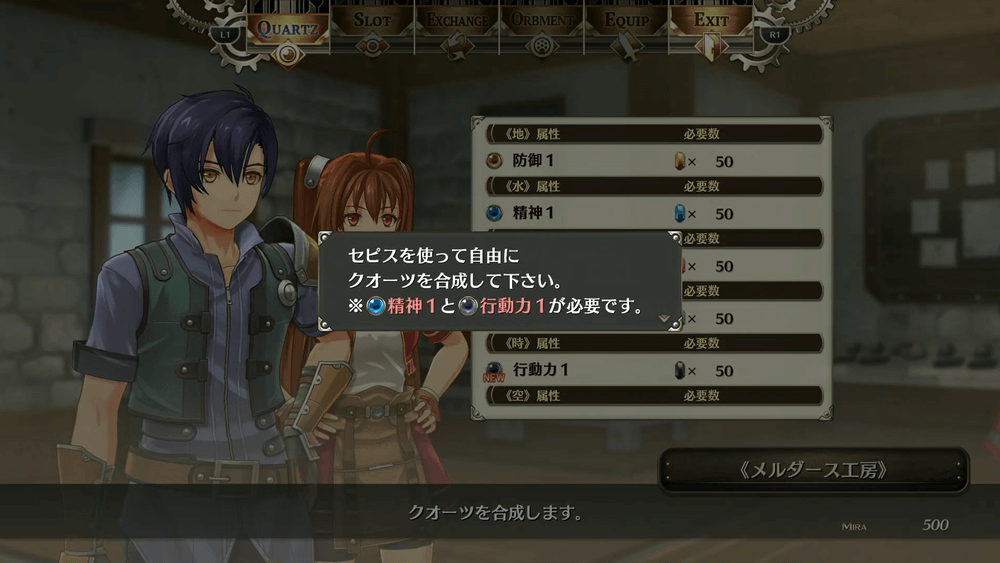Go to the Orbment tab
Screen dimensions: 1000x563
542,20
